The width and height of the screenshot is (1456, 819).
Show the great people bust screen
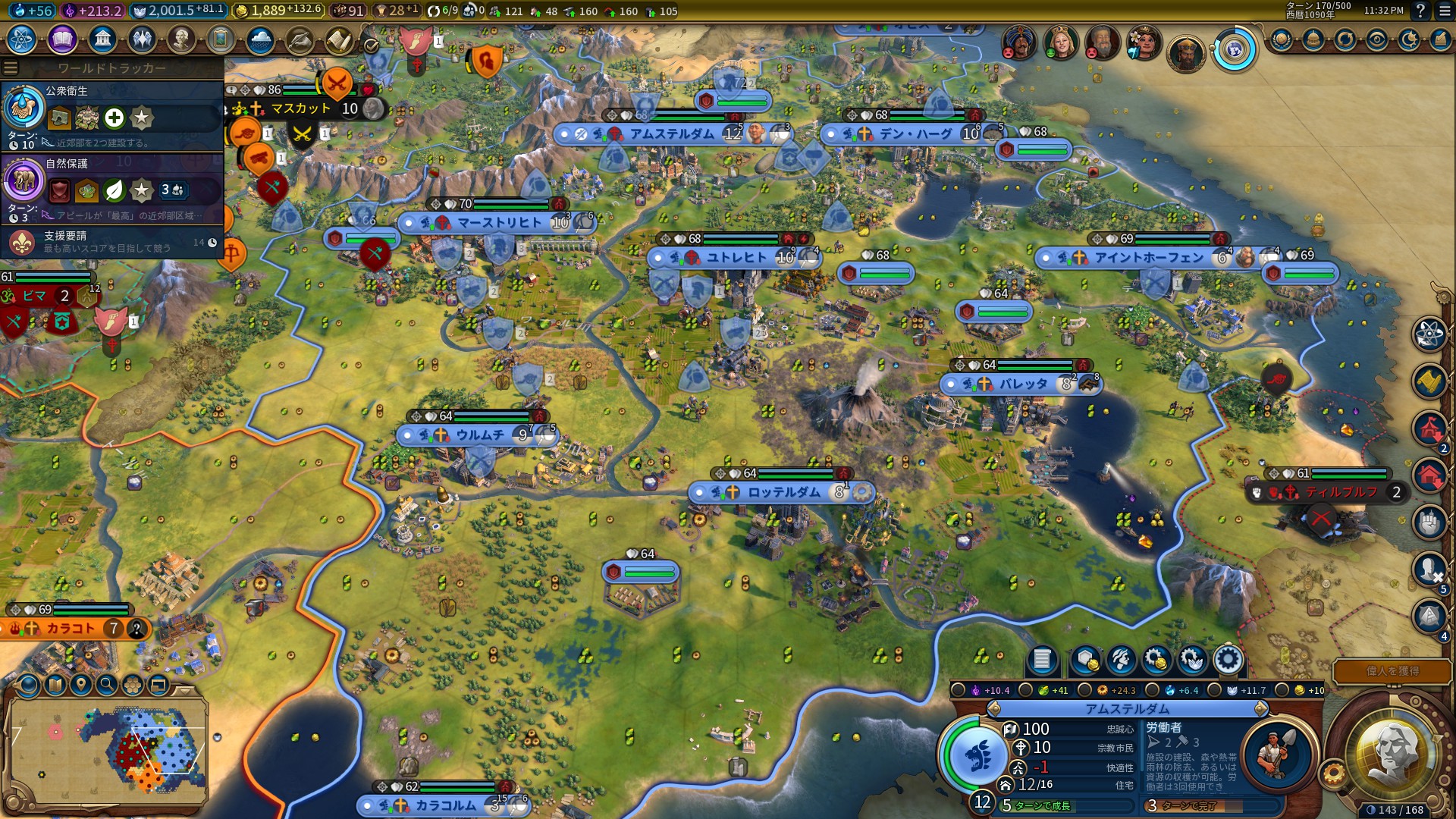[181, 39]
